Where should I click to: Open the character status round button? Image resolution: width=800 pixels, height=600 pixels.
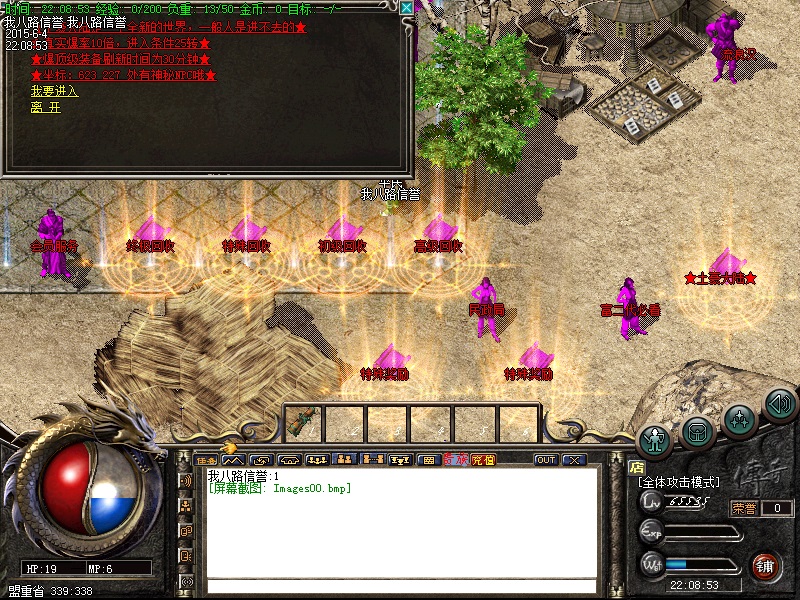656,439
